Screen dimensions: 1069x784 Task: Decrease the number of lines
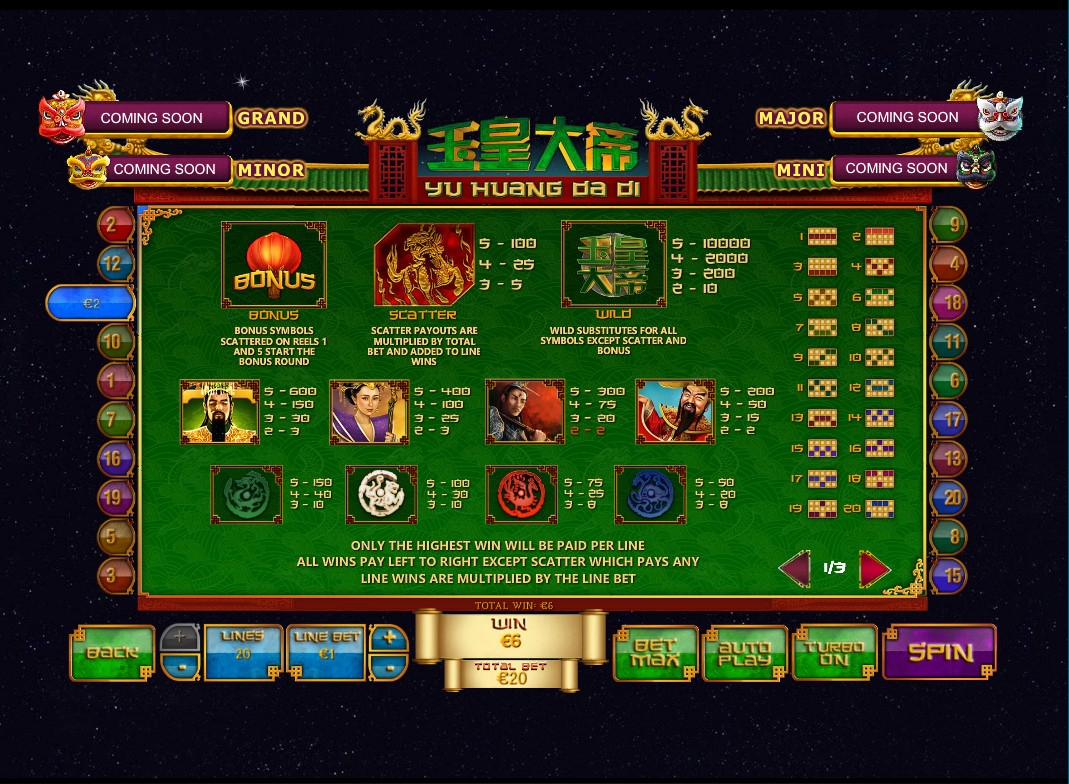[x=180, y=667]
